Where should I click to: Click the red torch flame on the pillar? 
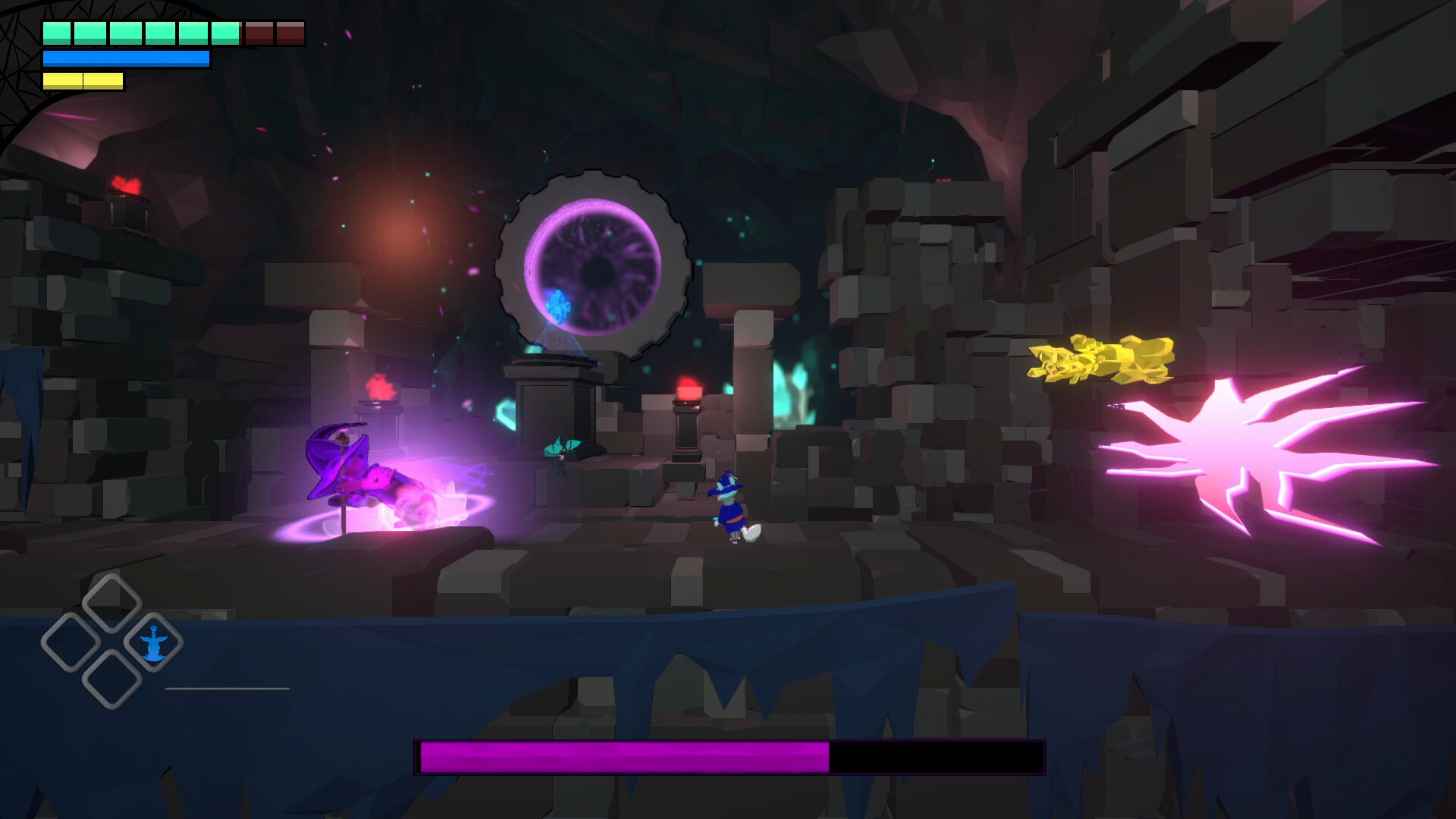pos(689,388)
